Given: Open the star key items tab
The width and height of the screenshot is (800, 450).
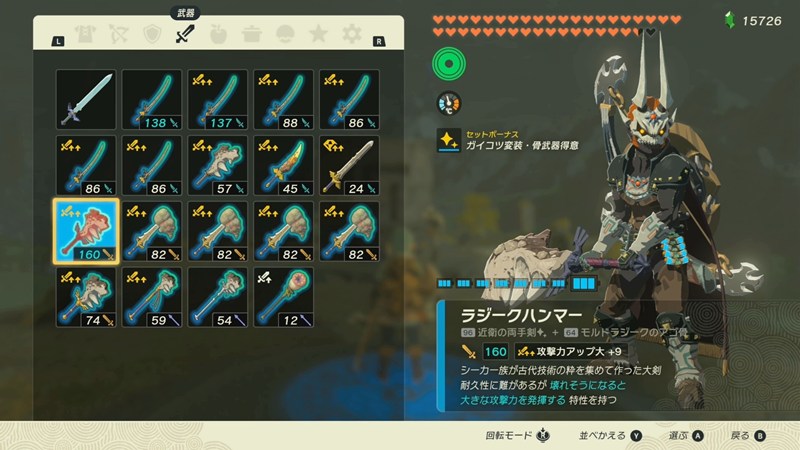Looking at the screenshot, I should (x=317, y=36).
